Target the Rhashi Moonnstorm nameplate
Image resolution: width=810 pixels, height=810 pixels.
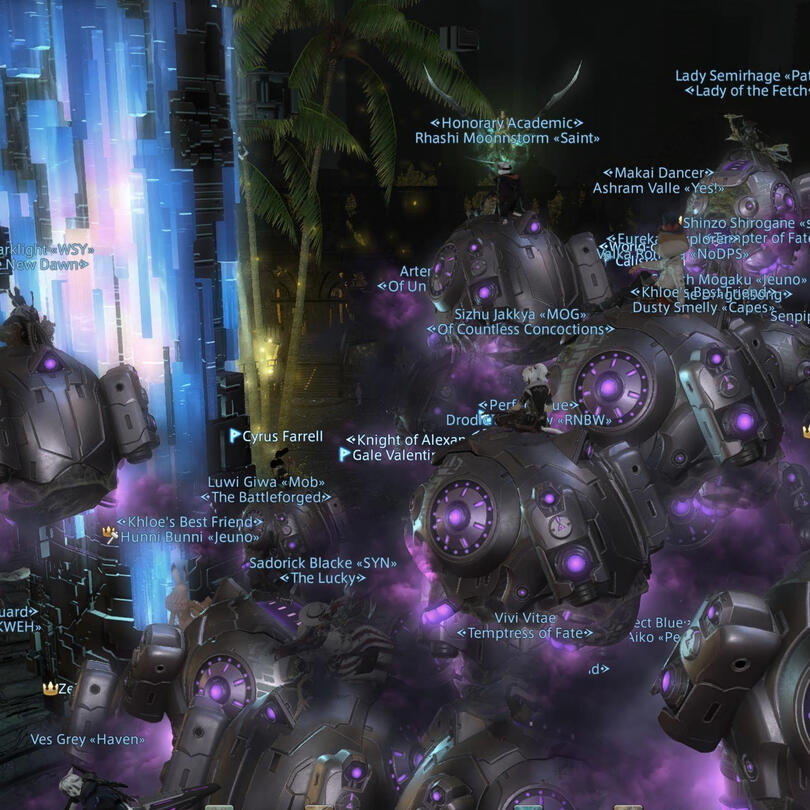[x=507, y=139]
